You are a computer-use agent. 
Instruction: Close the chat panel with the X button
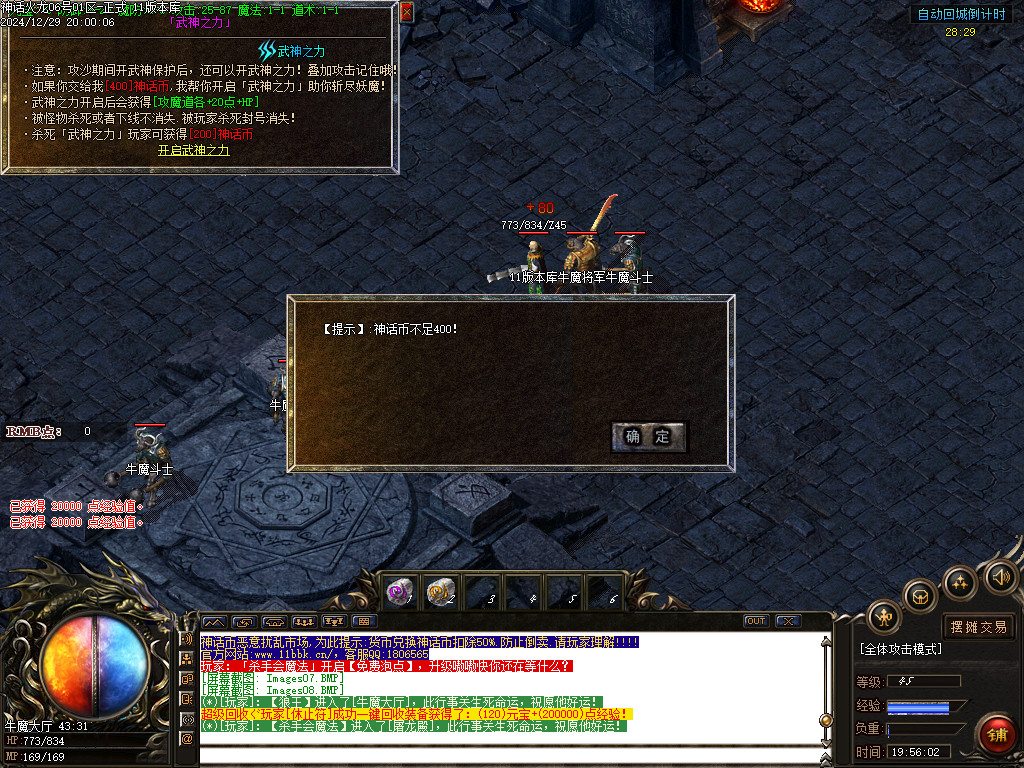788,621
